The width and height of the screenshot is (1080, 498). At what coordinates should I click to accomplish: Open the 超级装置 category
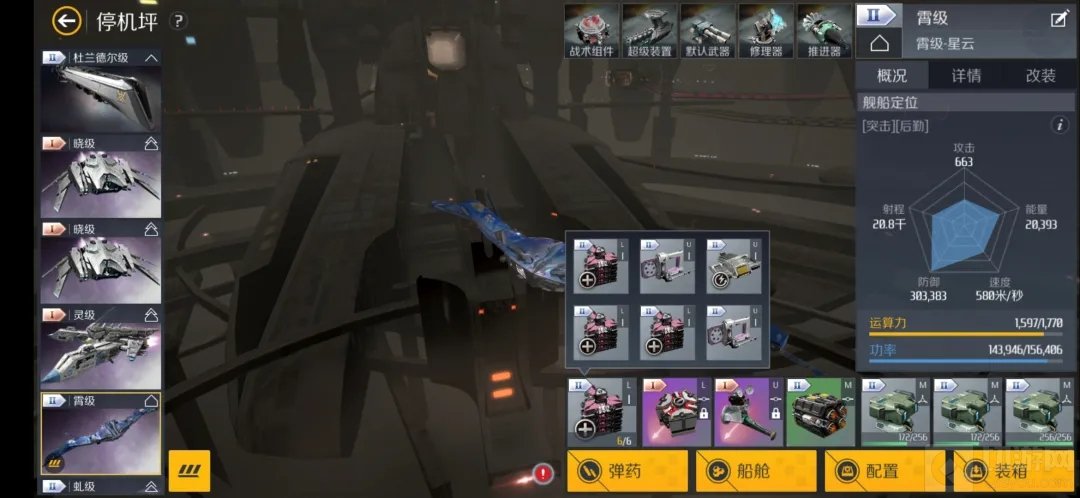[649, 31]
